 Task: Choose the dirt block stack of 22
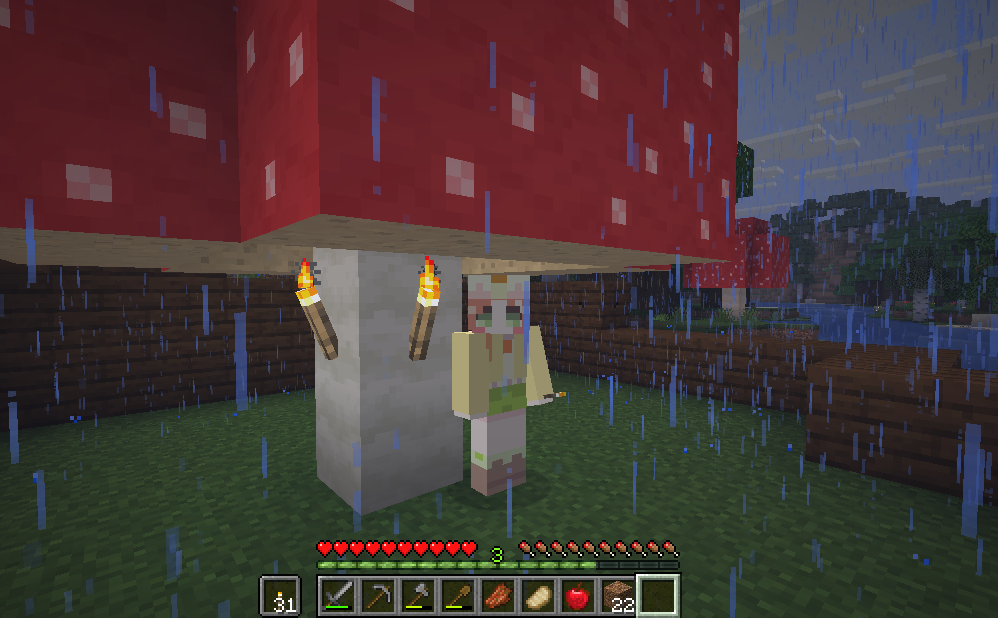(619, 596)
